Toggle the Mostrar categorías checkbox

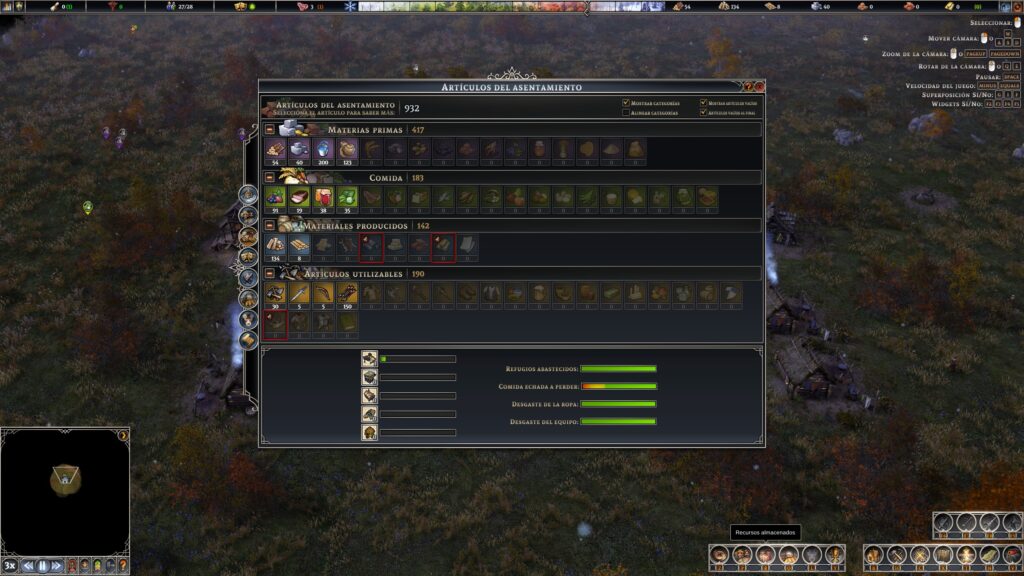click(626, 103)
